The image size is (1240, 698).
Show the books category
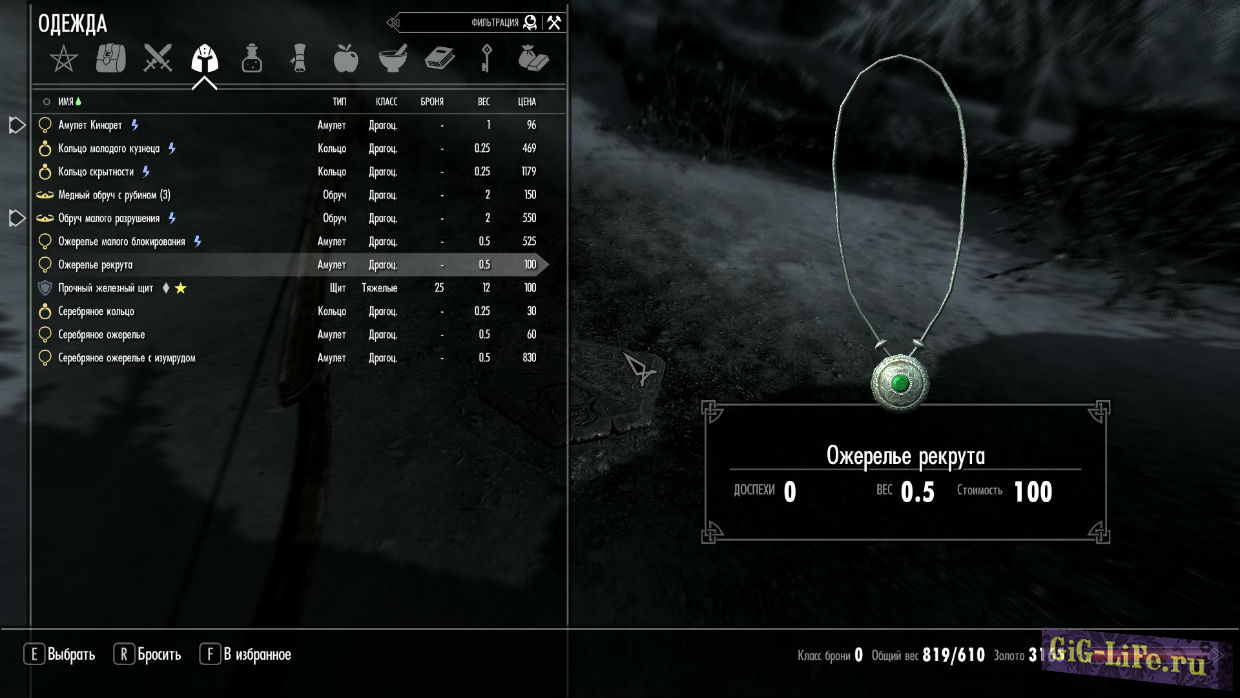tap(439, 59)
